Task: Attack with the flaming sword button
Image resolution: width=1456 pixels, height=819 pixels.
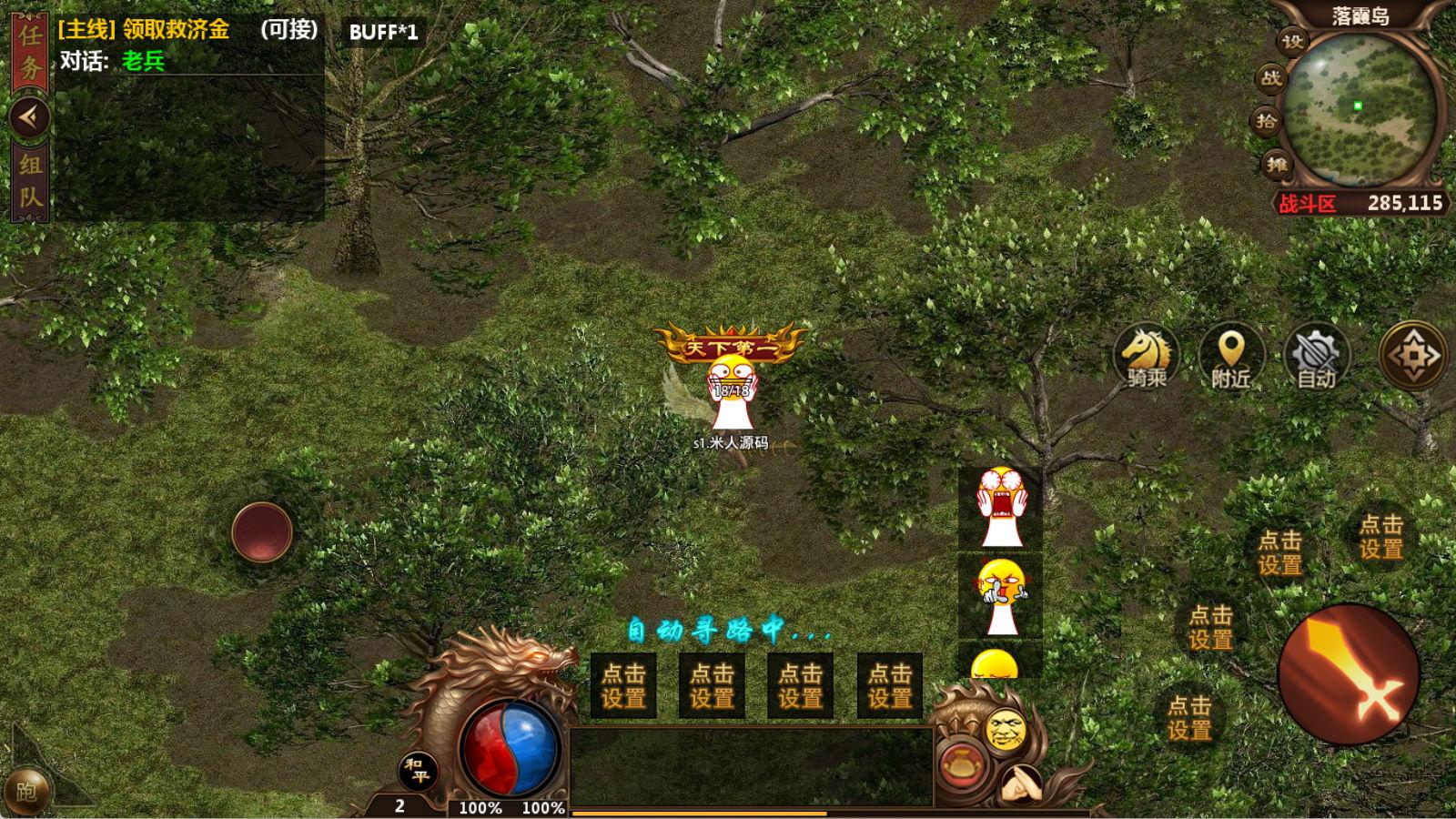Action: pos(1349,675)
